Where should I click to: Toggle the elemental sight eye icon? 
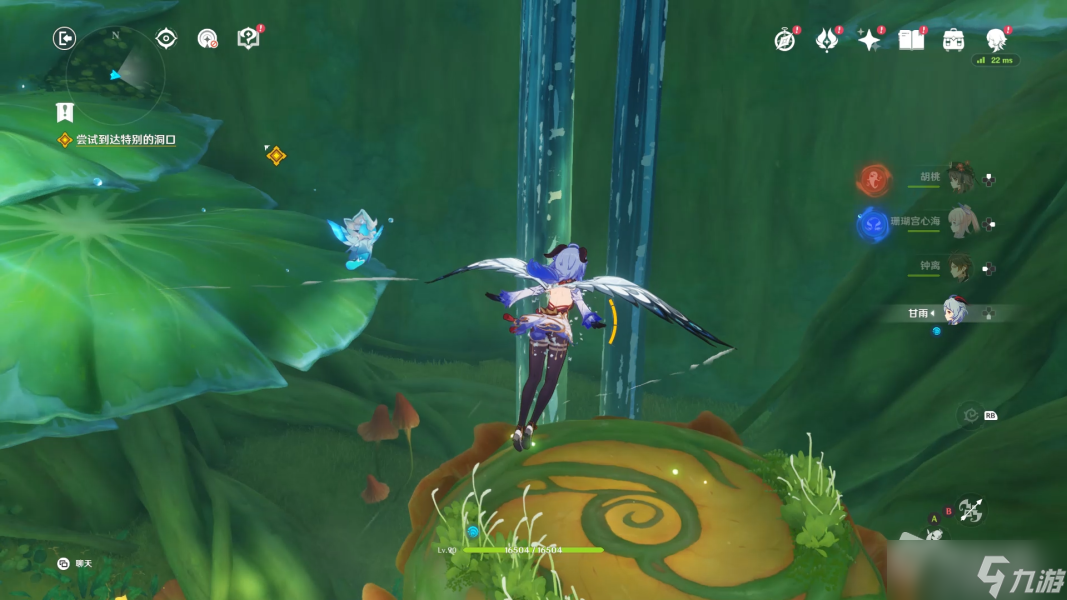166,39
